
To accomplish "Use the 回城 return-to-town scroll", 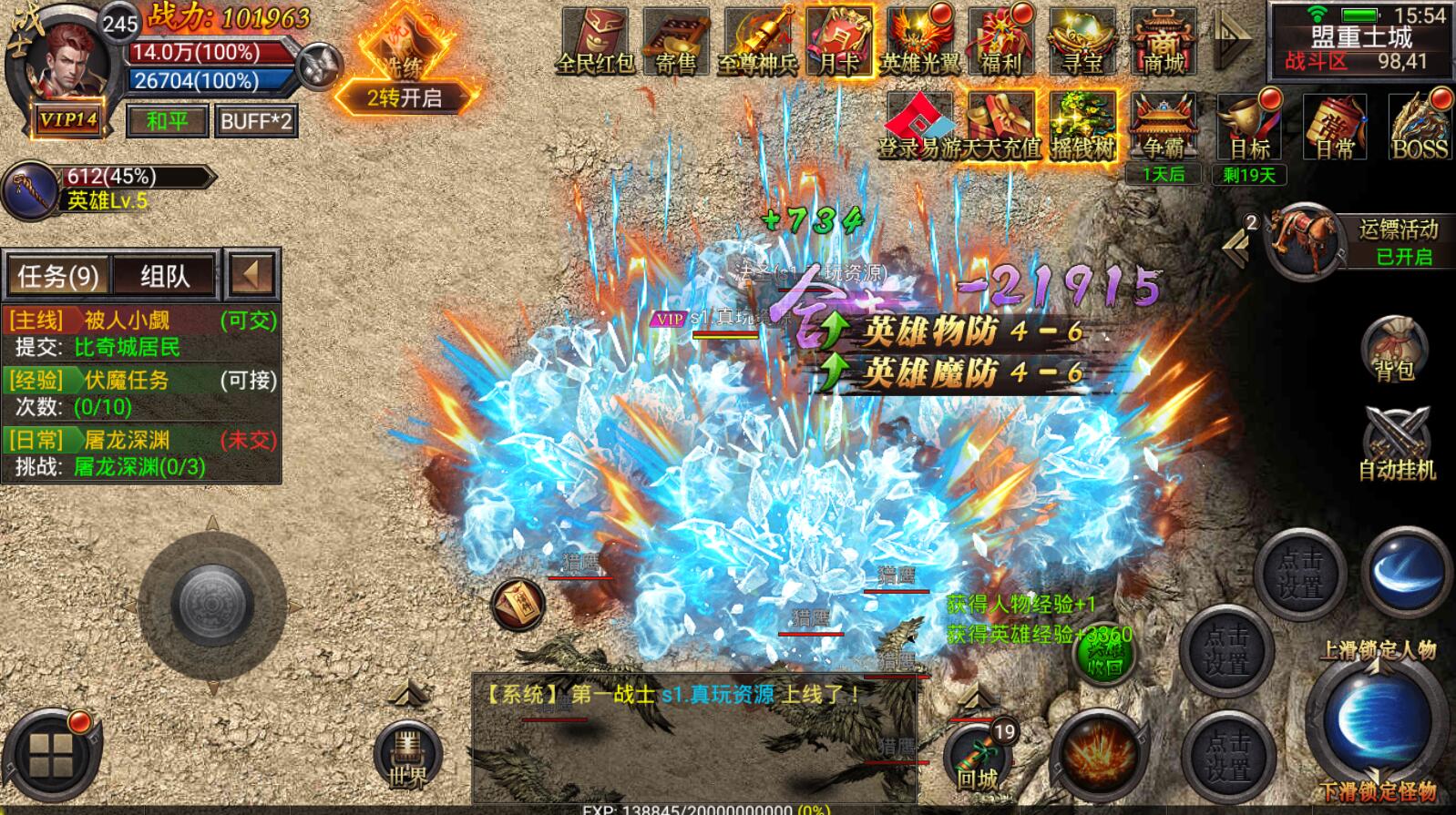I will click(978, 758).
